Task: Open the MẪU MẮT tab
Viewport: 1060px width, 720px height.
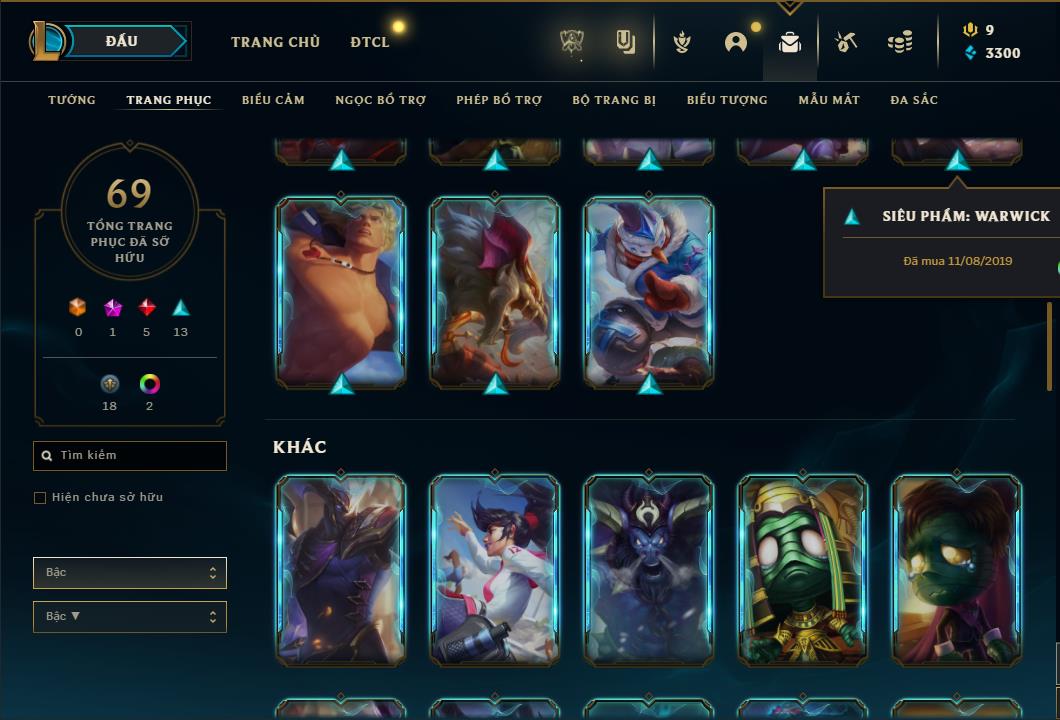Action: [829, 100]
